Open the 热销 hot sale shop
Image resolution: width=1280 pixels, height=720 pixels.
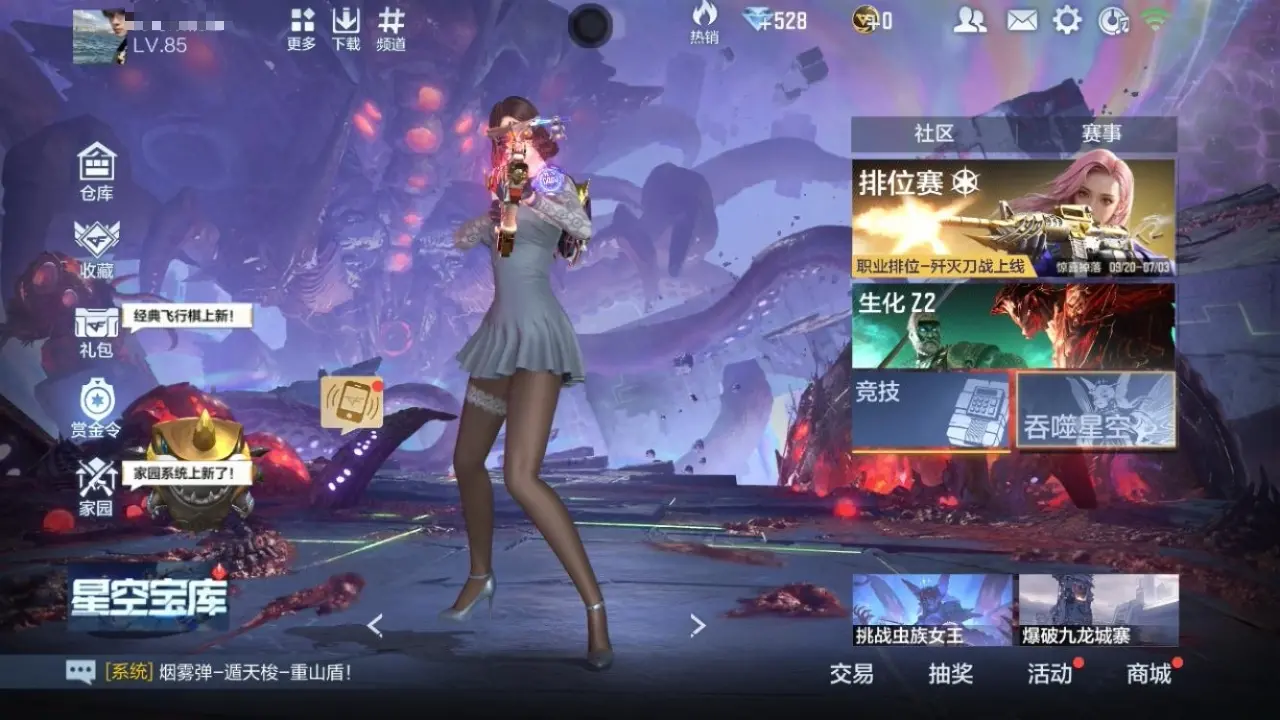[704, 22]
